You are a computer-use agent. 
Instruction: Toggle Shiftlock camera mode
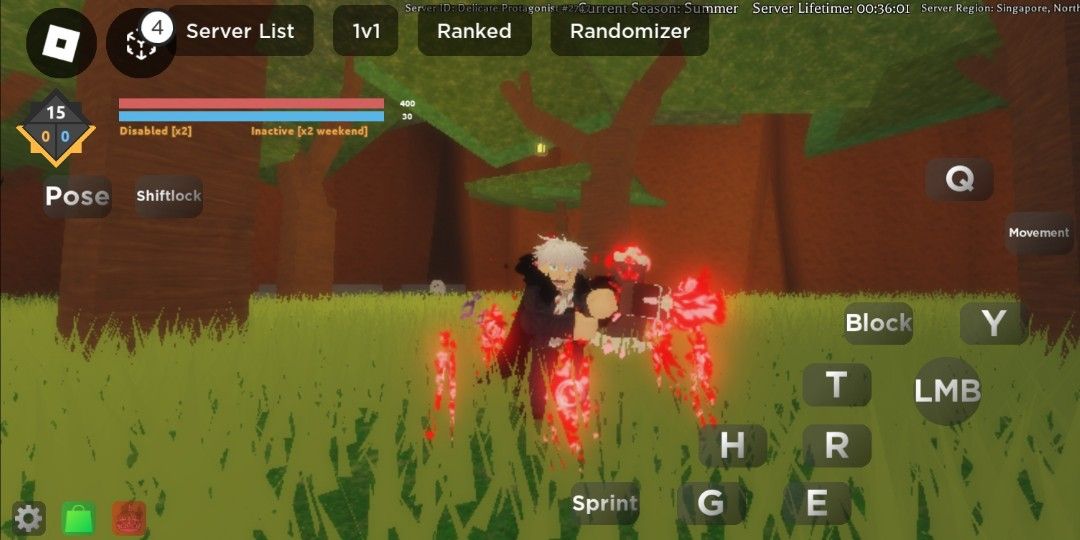[x=169, y=196]
